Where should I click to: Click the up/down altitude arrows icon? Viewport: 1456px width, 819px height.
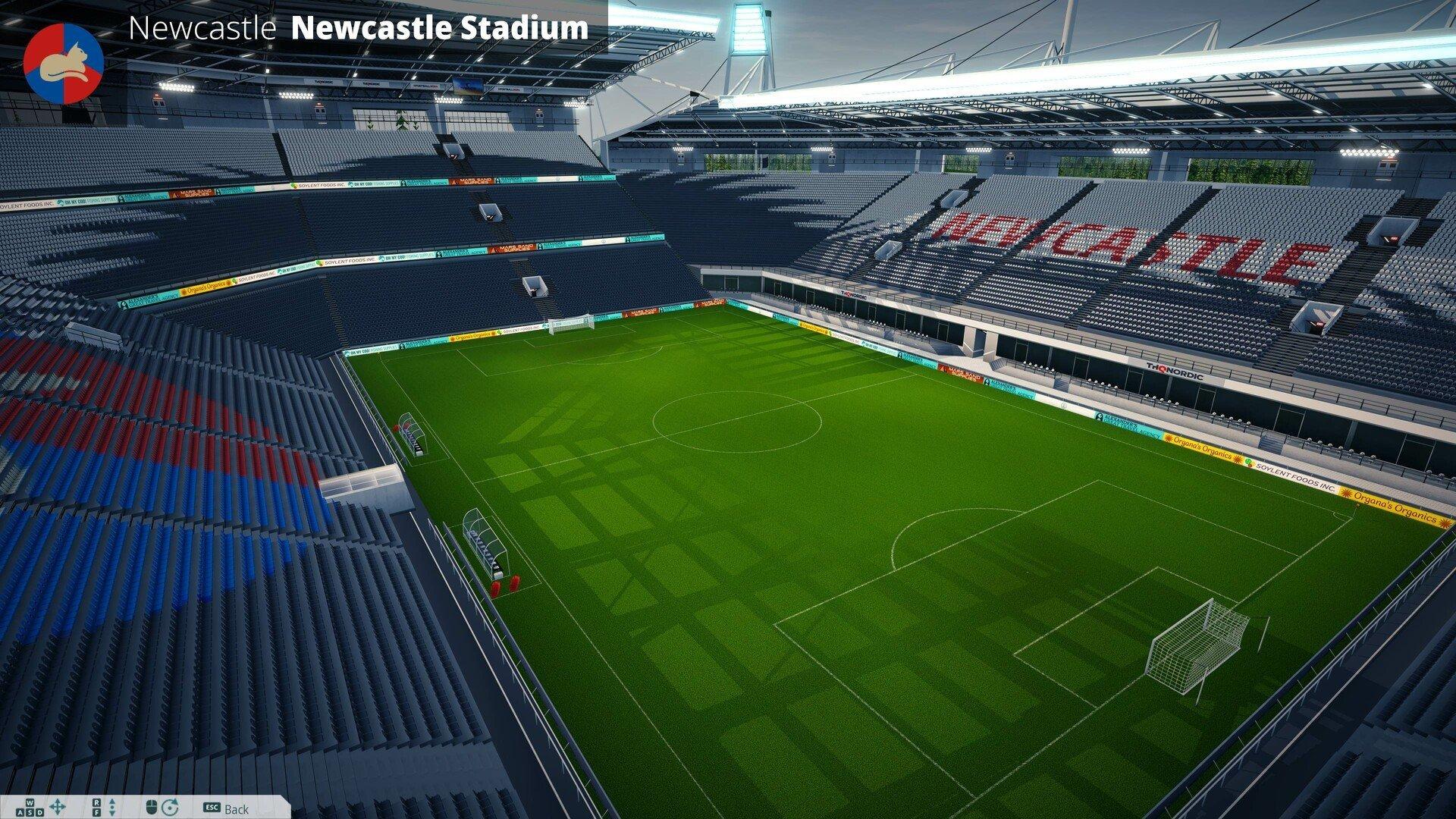(x=112, y=805)
